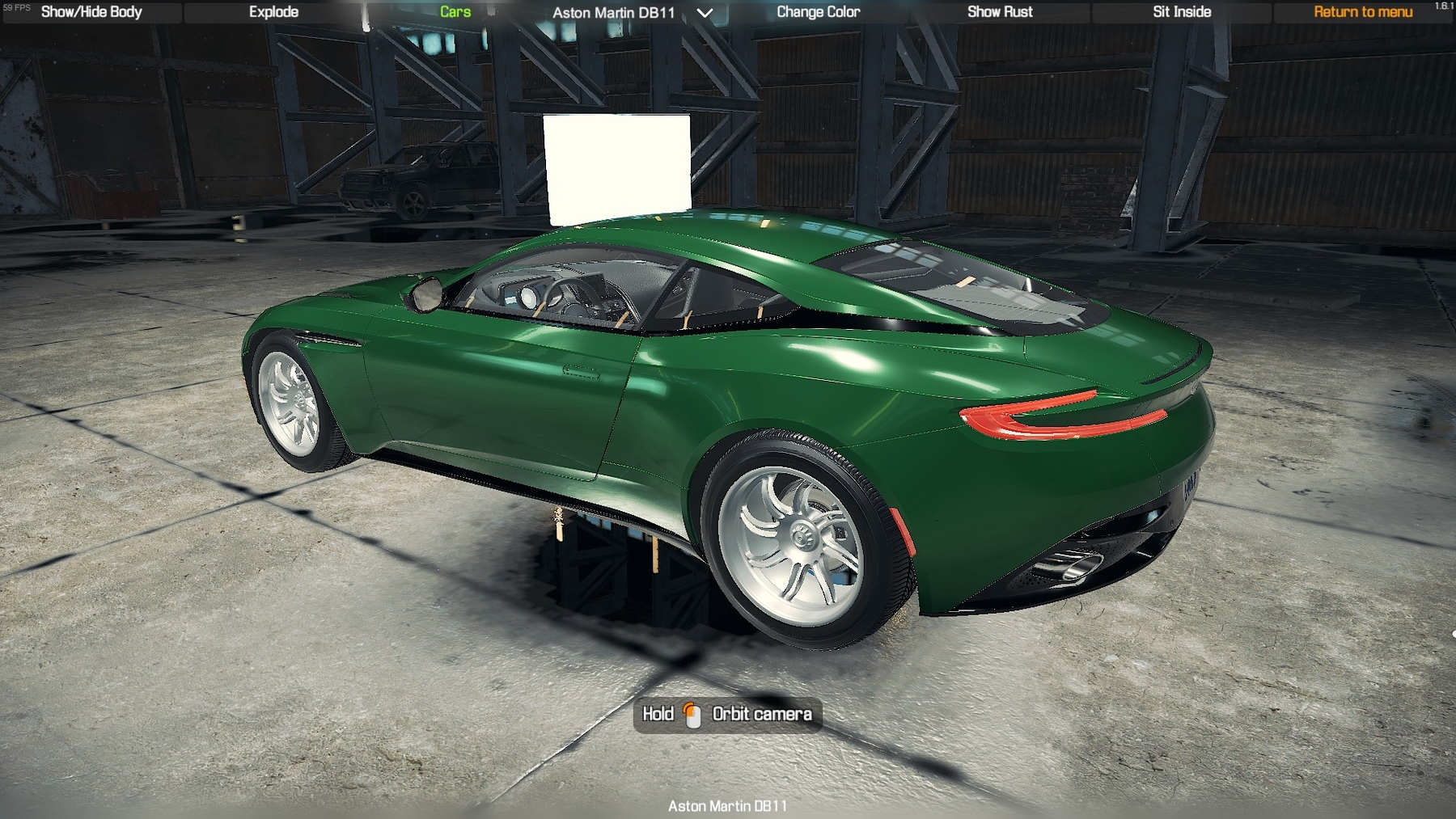Open the Change Color option
The height and width of the screenshot is (819, 1456).
[x=818, y=12]
